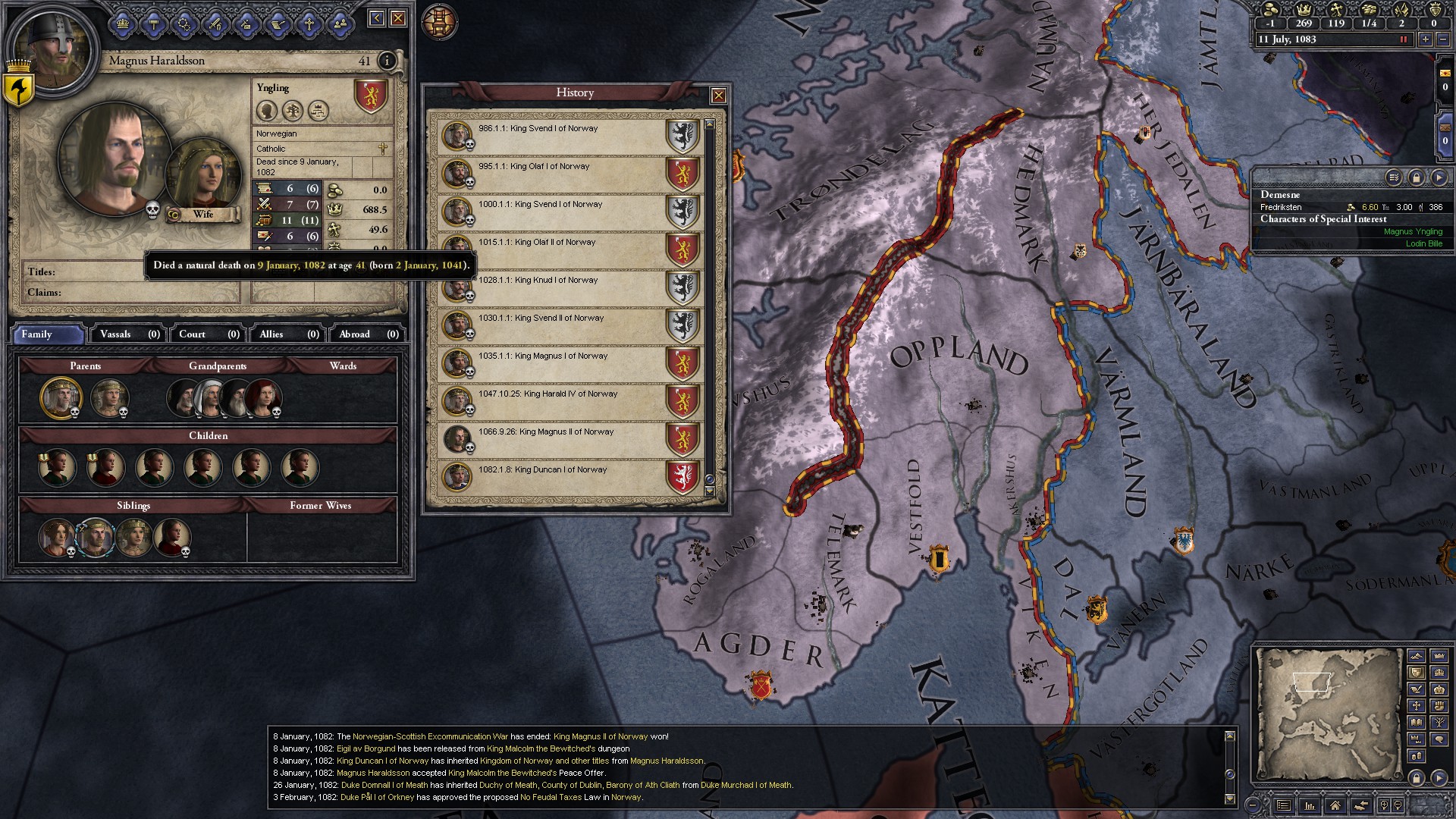
Task: Go back to previous character
Action: click(377, 18)
